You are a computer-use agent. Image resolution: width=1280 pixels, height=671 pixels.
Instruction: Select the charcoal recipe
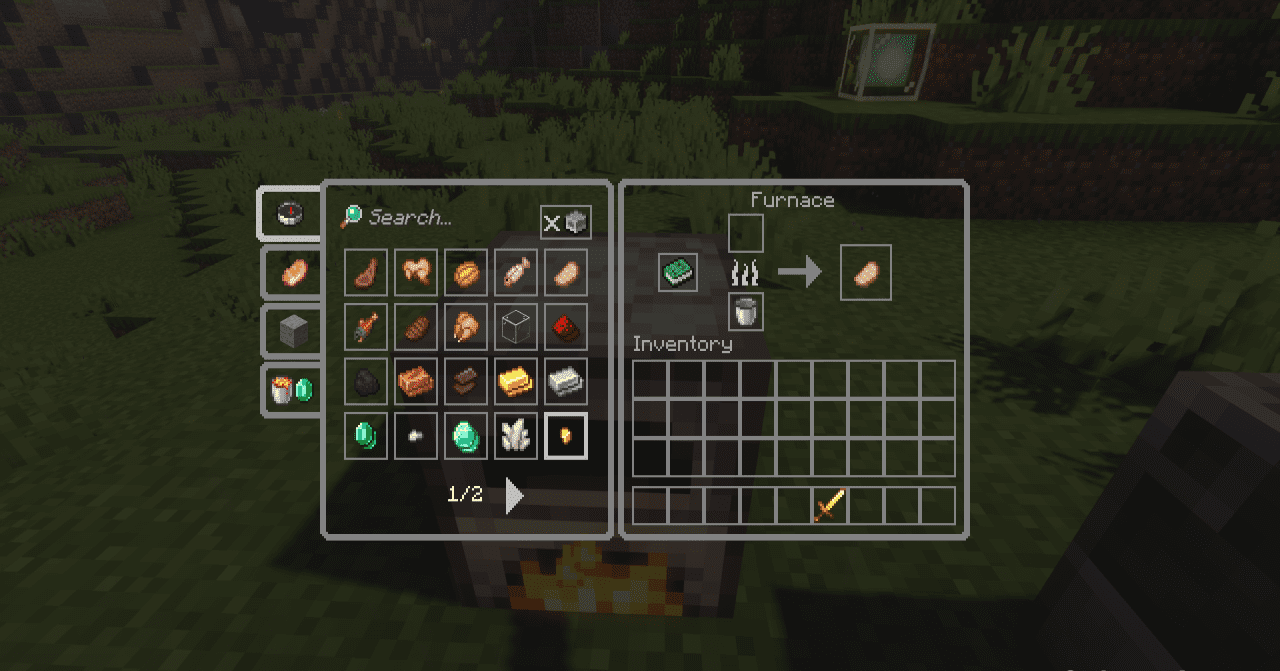pos(366,381)
